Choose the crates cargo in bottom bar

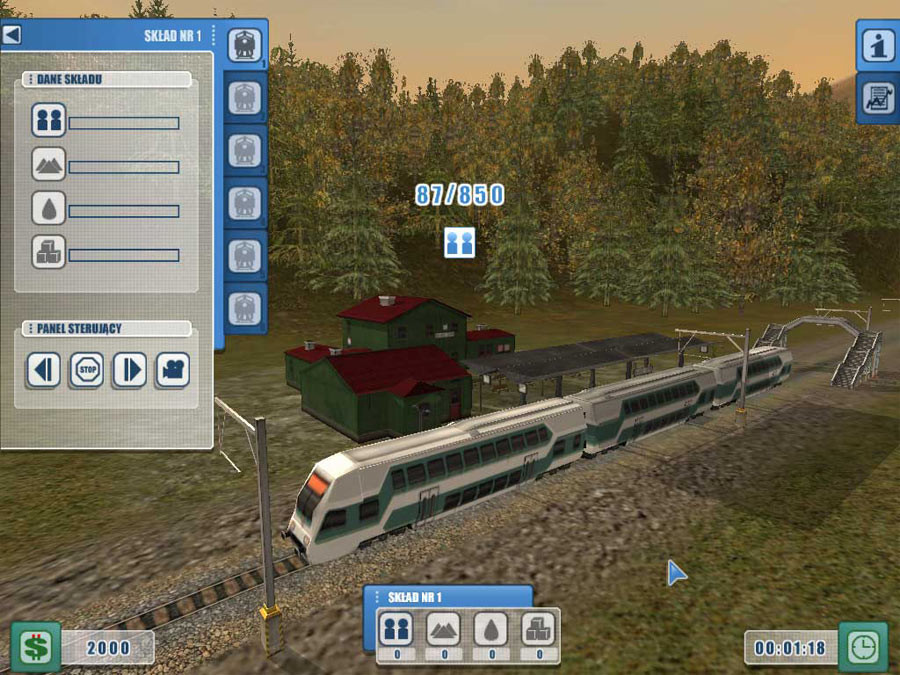pos(539,629)
